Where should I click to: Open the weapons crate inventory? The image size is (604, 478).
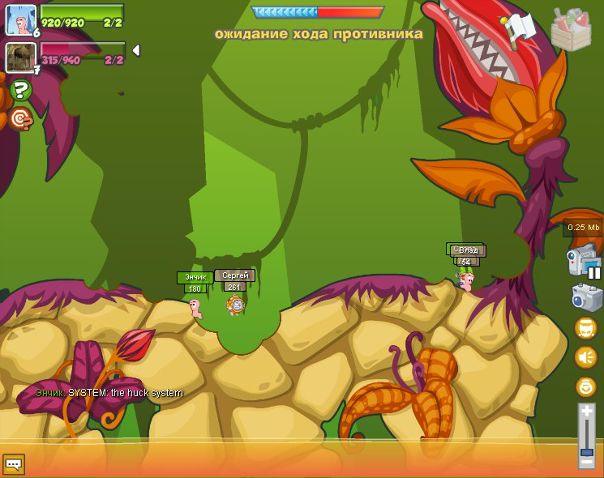click(x=571, y=30)
